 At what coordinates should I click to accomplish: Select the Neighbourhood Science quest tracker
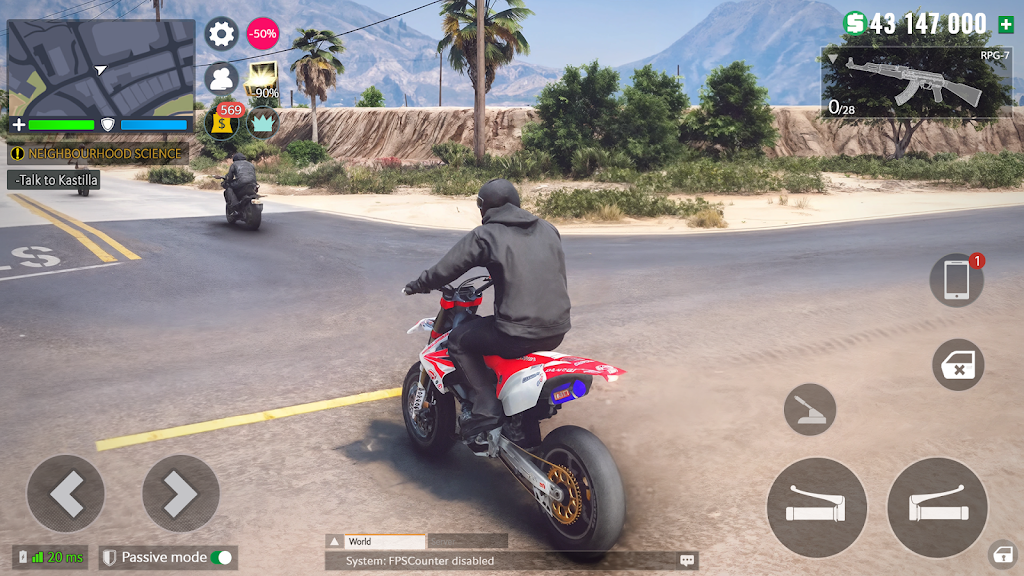tap(98, 154)
